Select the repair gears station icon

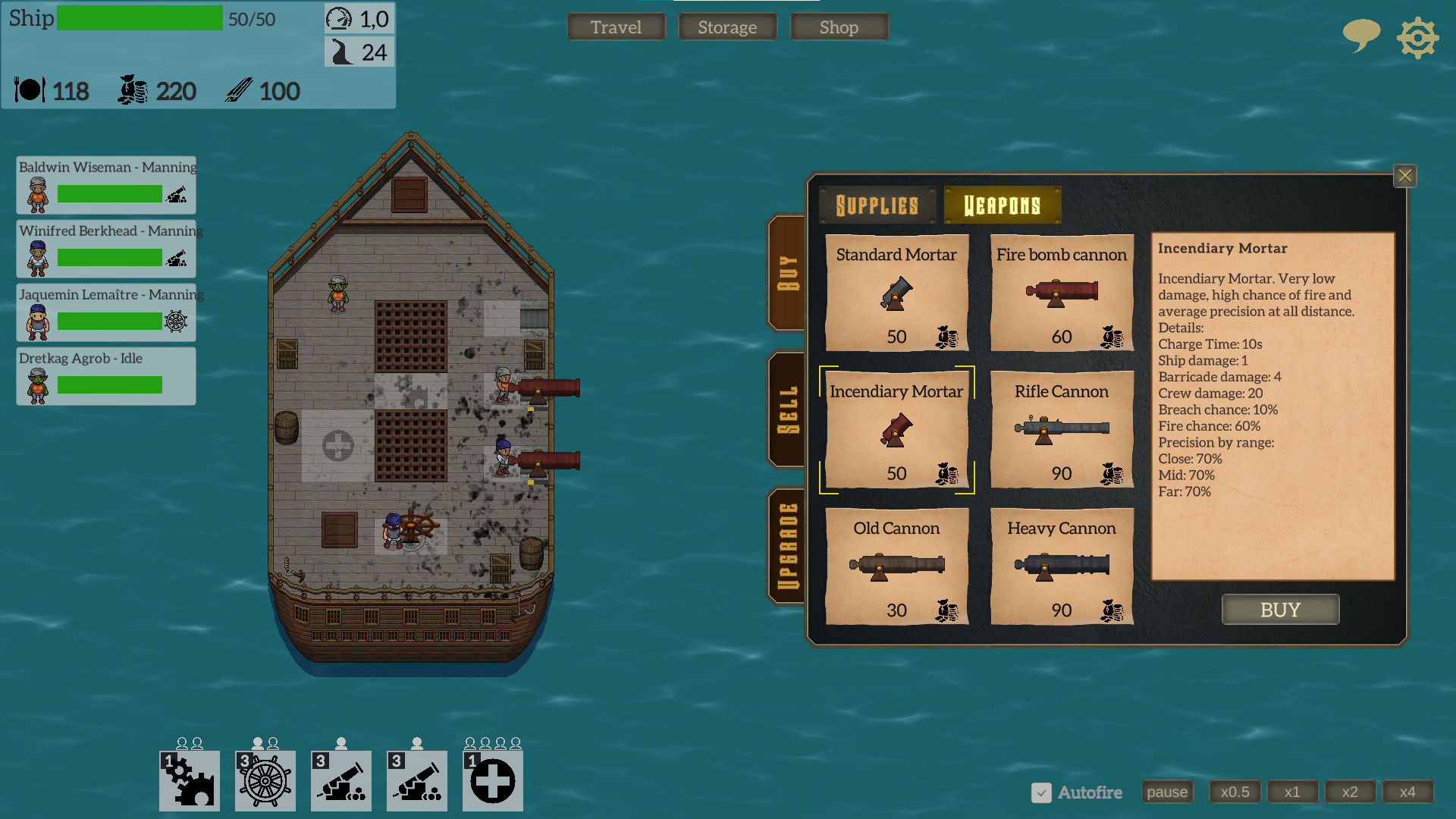click(x=188, y=780)
